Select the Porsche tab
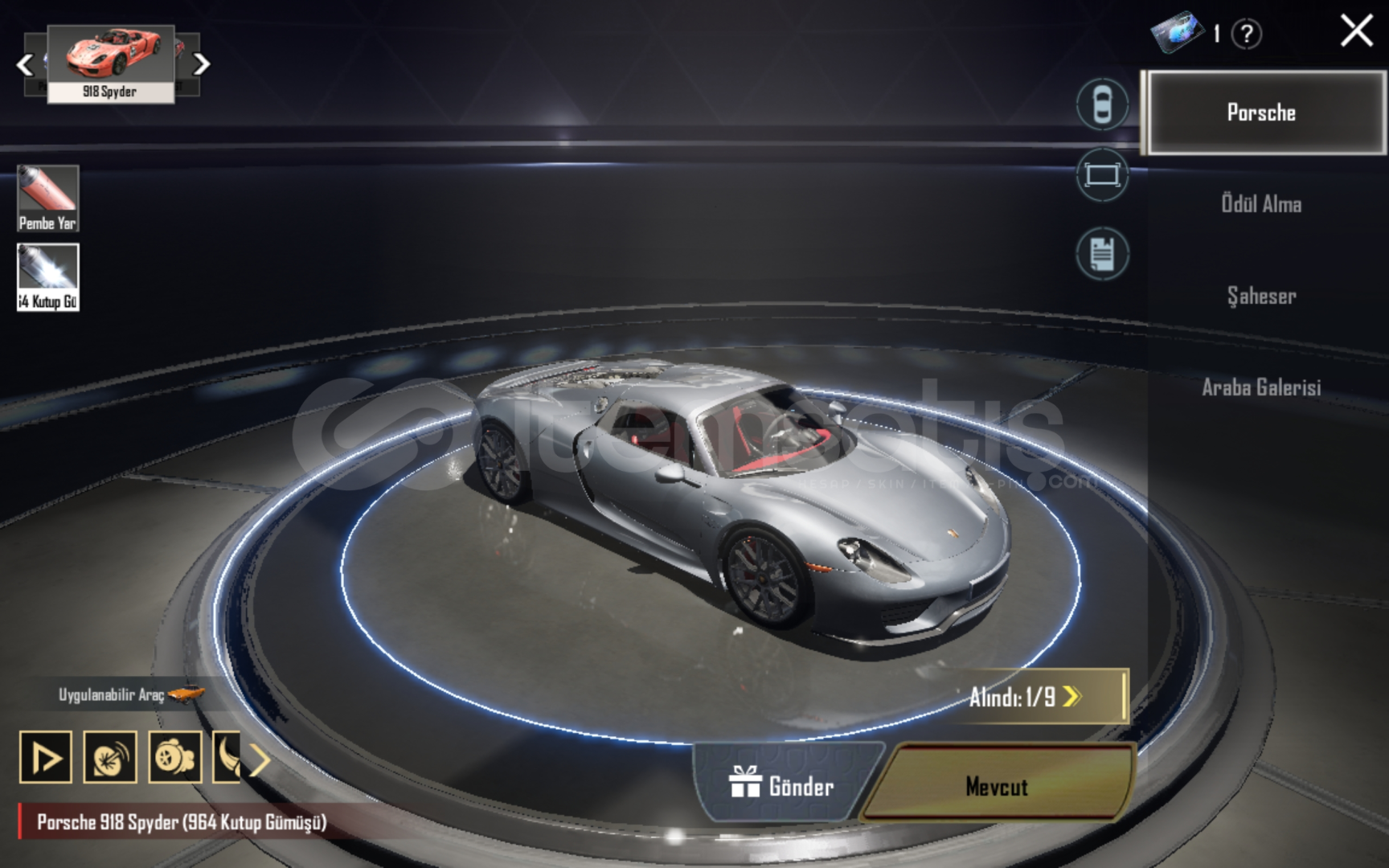This screenshot has width=1389, height=868. pyautogui.click(x=1262, y=113)
